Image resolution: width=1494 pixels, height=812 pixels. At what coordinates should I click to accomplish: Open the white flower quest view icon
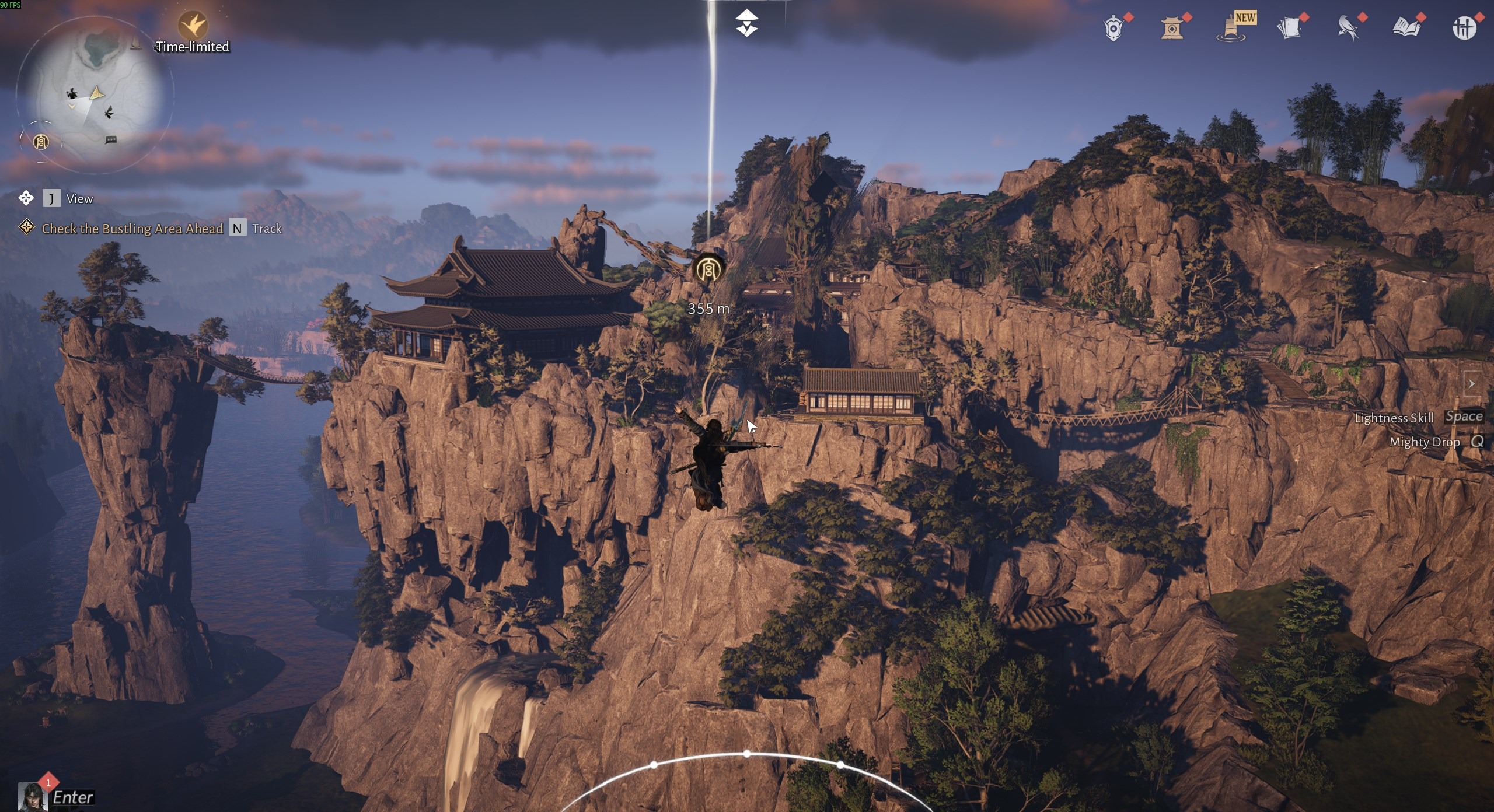tap(26, 198)
